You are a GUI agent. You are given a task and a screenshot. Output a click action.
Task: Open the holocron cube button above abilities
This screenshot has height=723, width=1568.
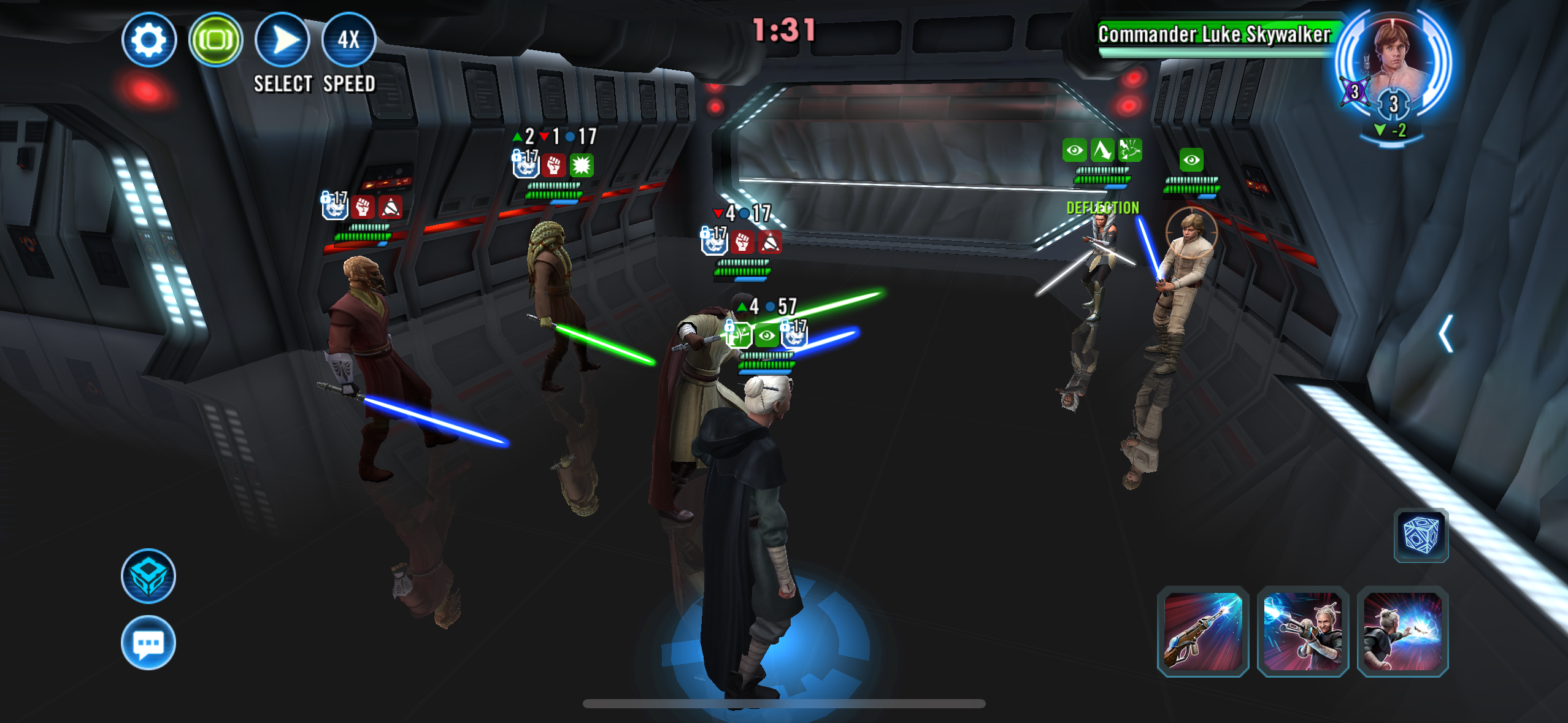[1421, 535]
